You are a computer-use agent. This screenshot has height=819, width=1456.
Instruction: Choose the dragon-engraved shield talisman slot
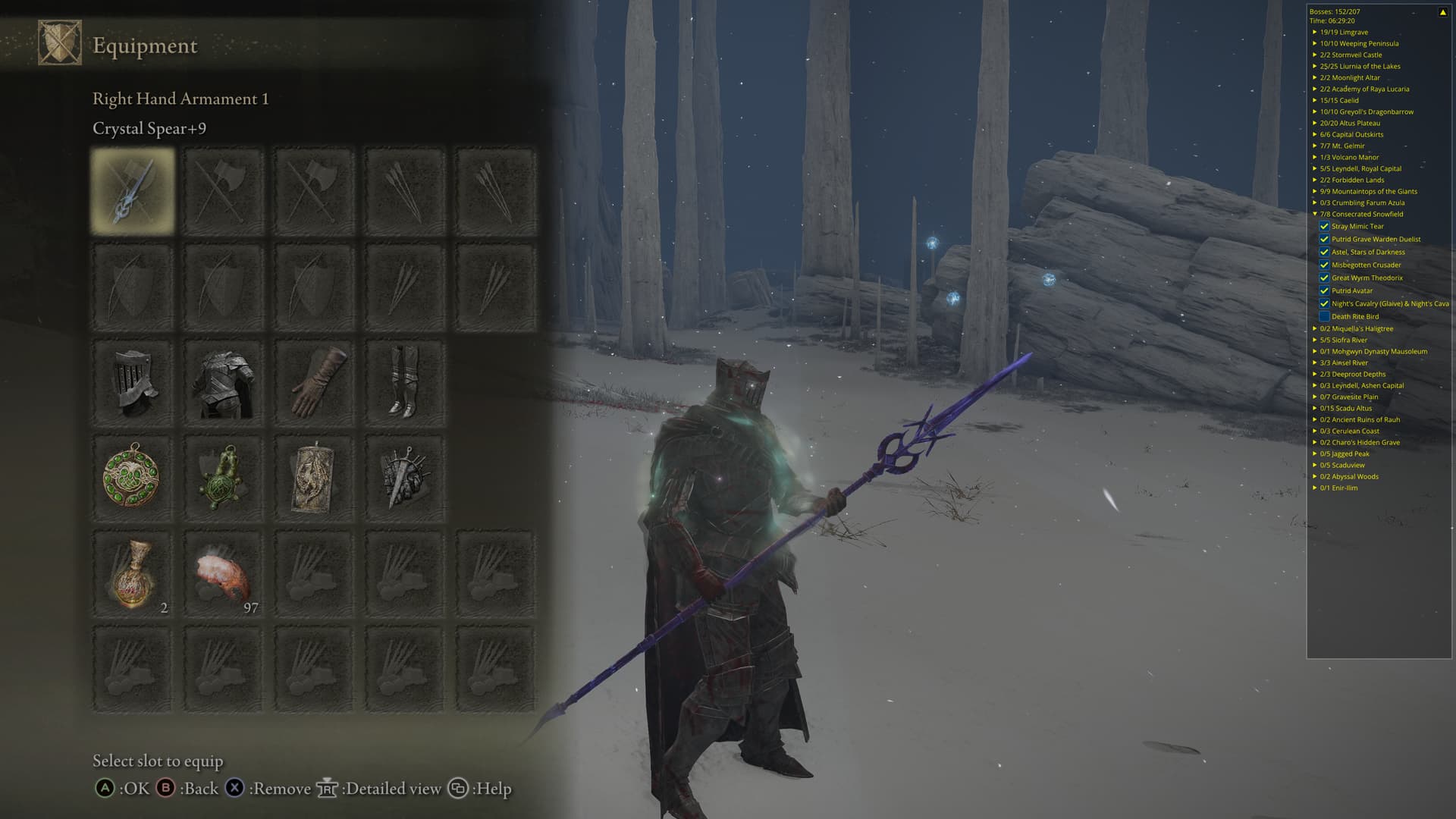(314, 478)
